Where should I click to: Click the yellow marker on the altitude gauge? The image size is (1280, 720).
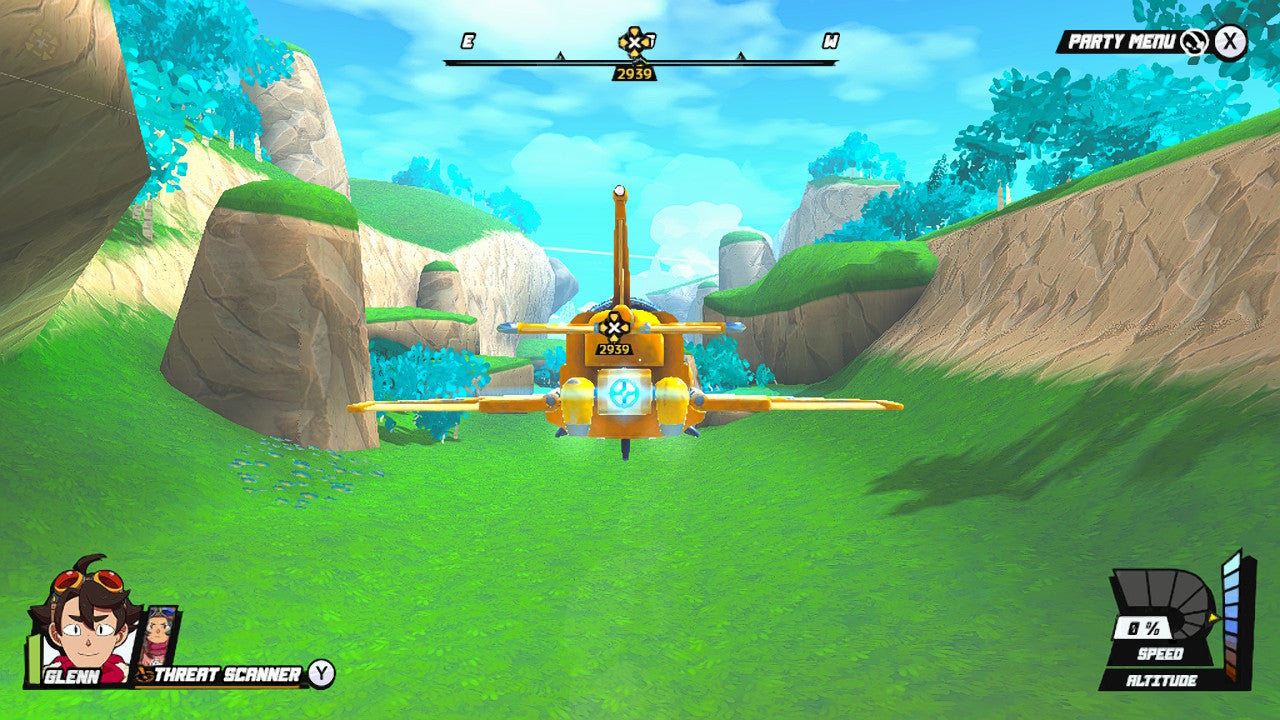click(x=1213, y=618)
